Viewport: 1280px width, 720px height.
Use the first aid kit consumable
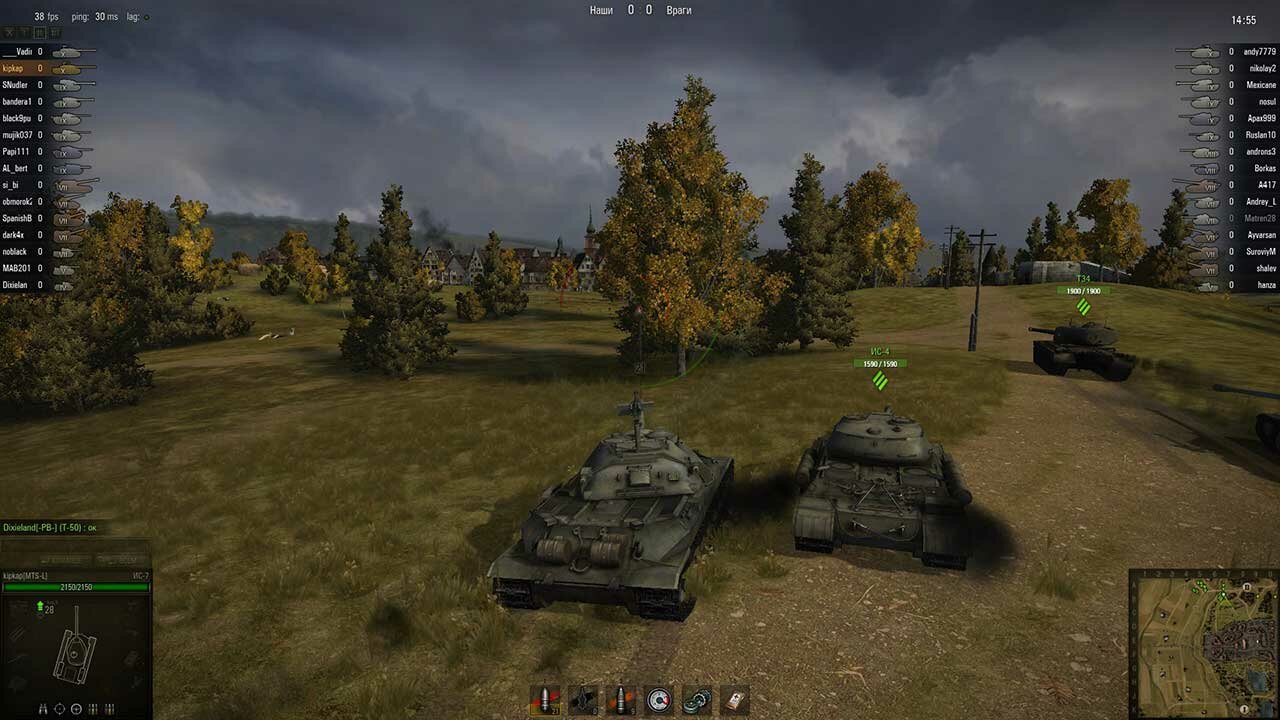pos(734,700)
